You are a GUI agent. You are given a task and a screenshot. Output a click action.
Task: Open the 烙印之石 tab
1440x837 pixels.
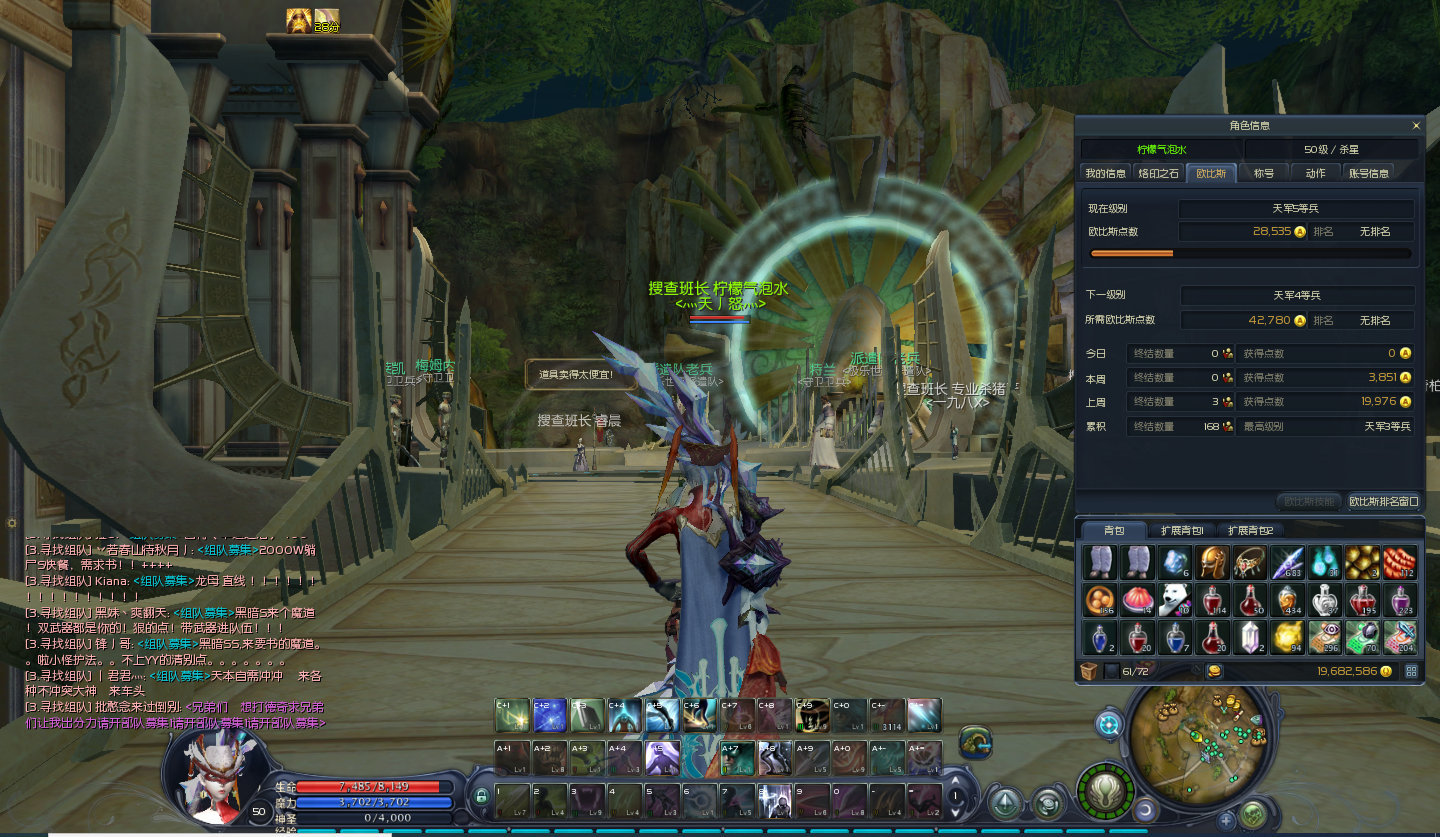coord(1159,173)
